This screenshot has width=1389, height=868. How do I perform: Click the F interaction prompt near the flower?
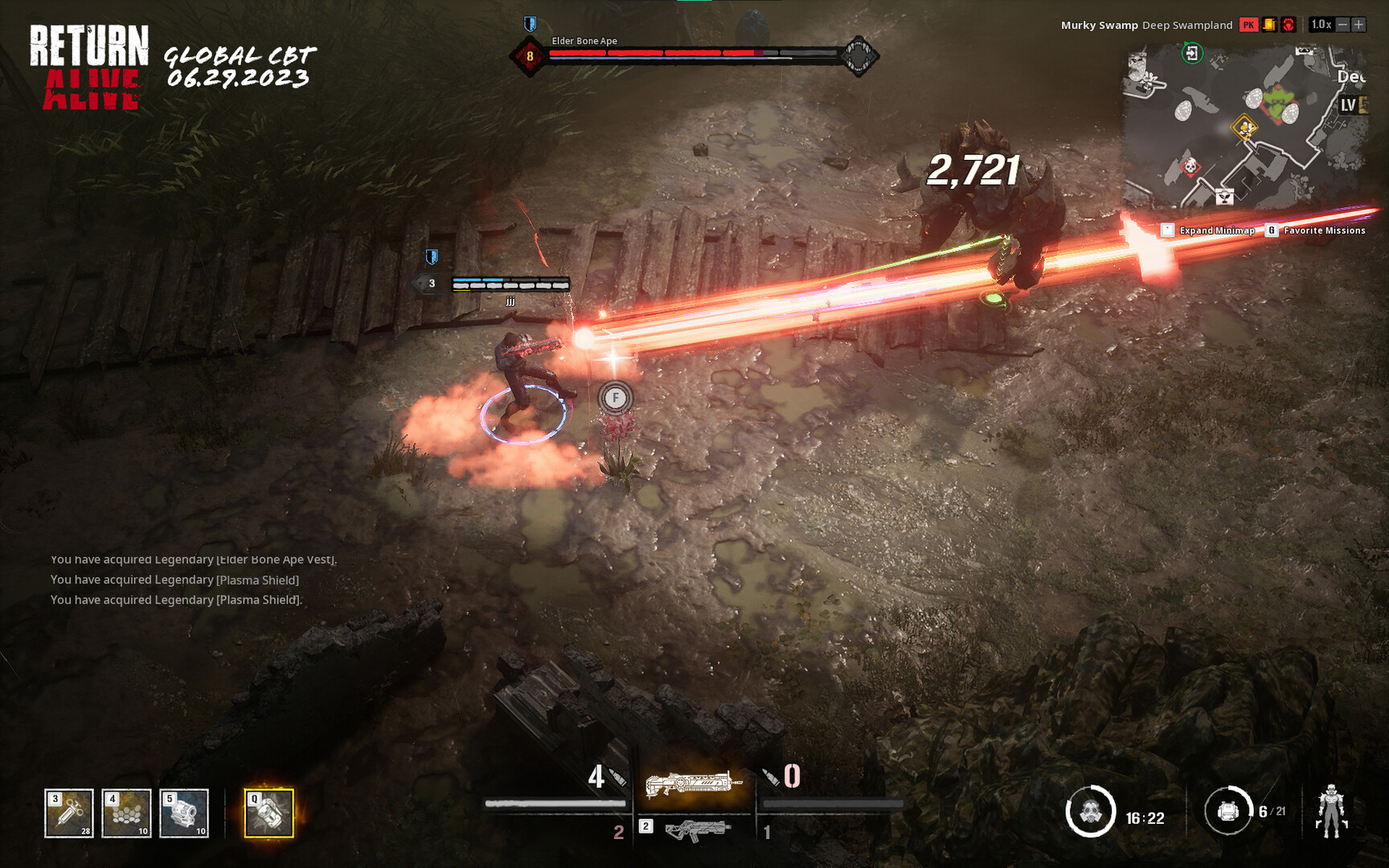614,396
